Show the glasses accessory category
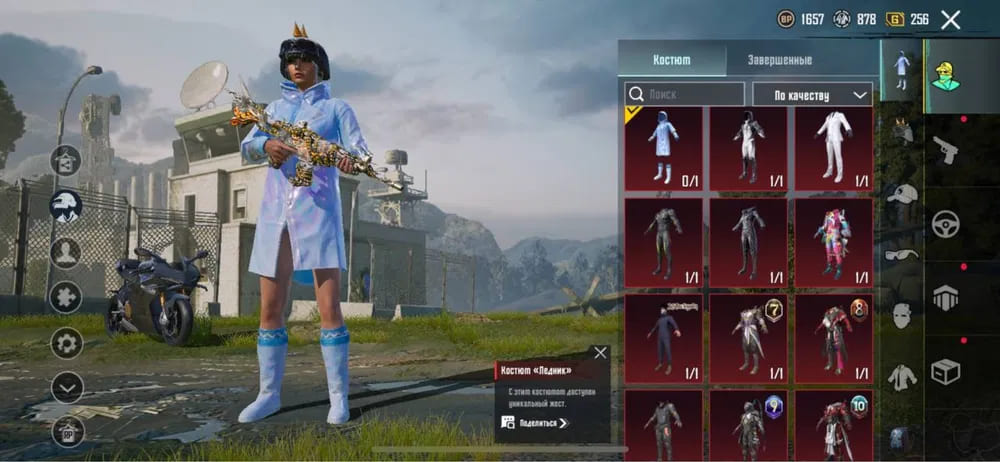This screenshot has height=462, width=1000. pos(902,254)
